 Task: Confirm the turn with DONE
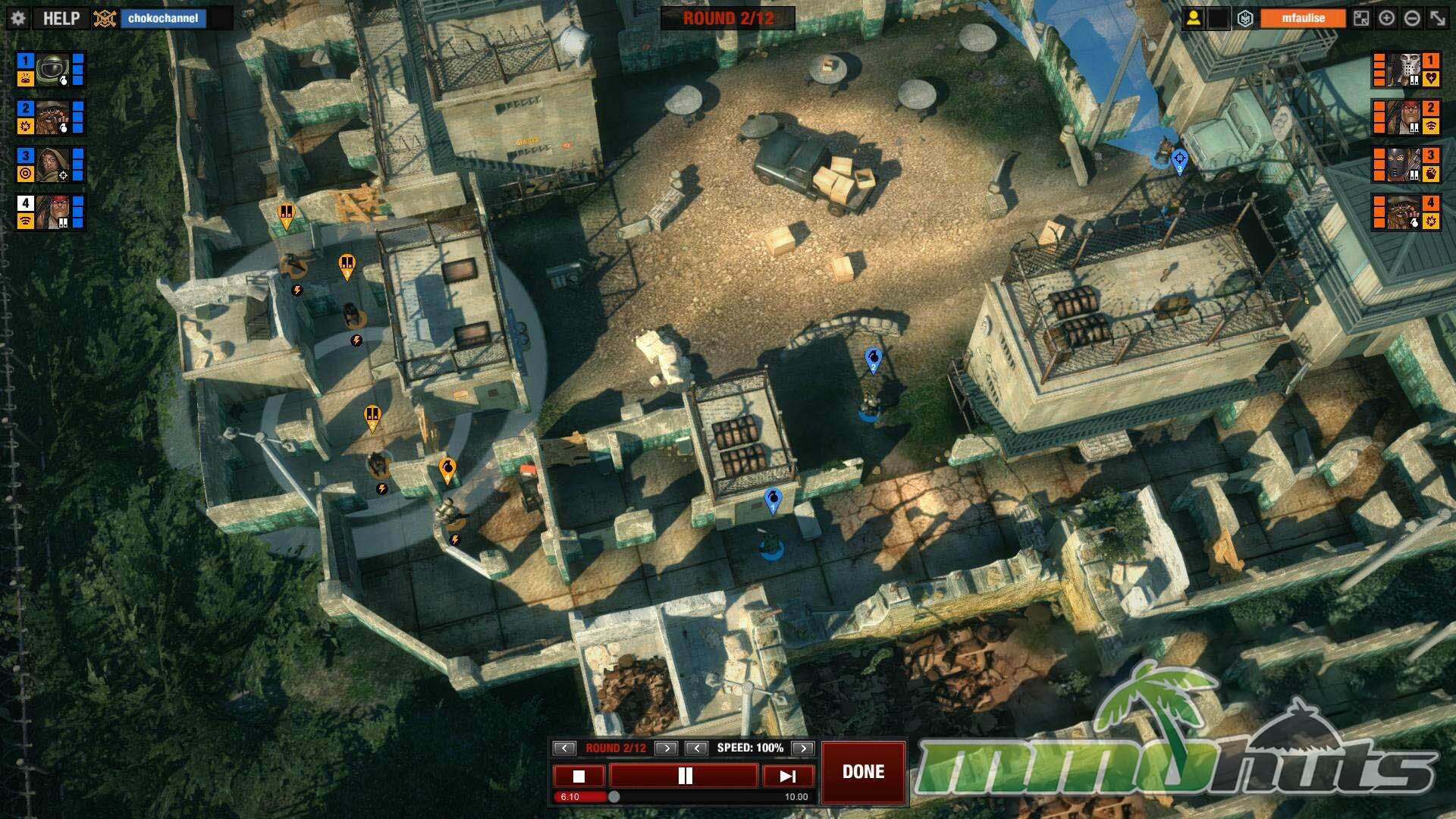point(863,772)
